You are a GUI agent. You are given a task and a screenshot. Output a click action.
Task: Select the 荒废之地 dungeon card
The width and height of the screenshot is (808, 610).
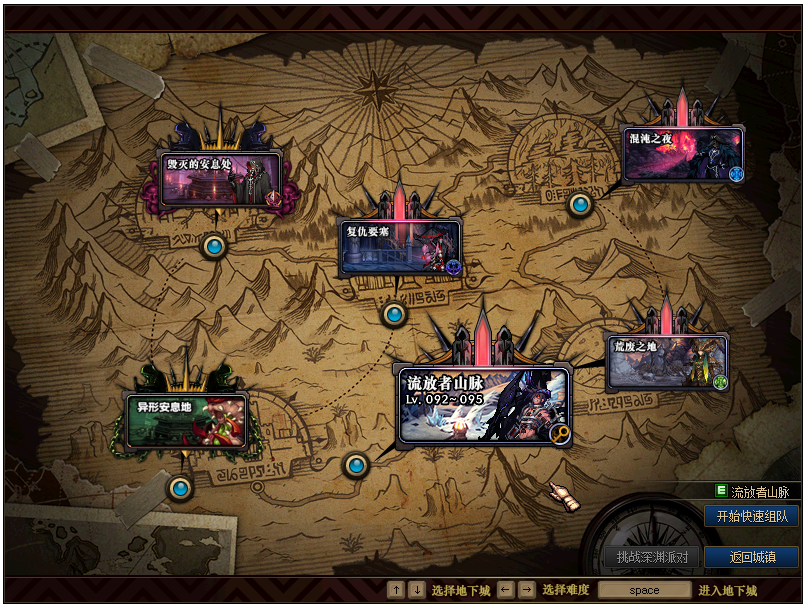(x=667, y=362)
